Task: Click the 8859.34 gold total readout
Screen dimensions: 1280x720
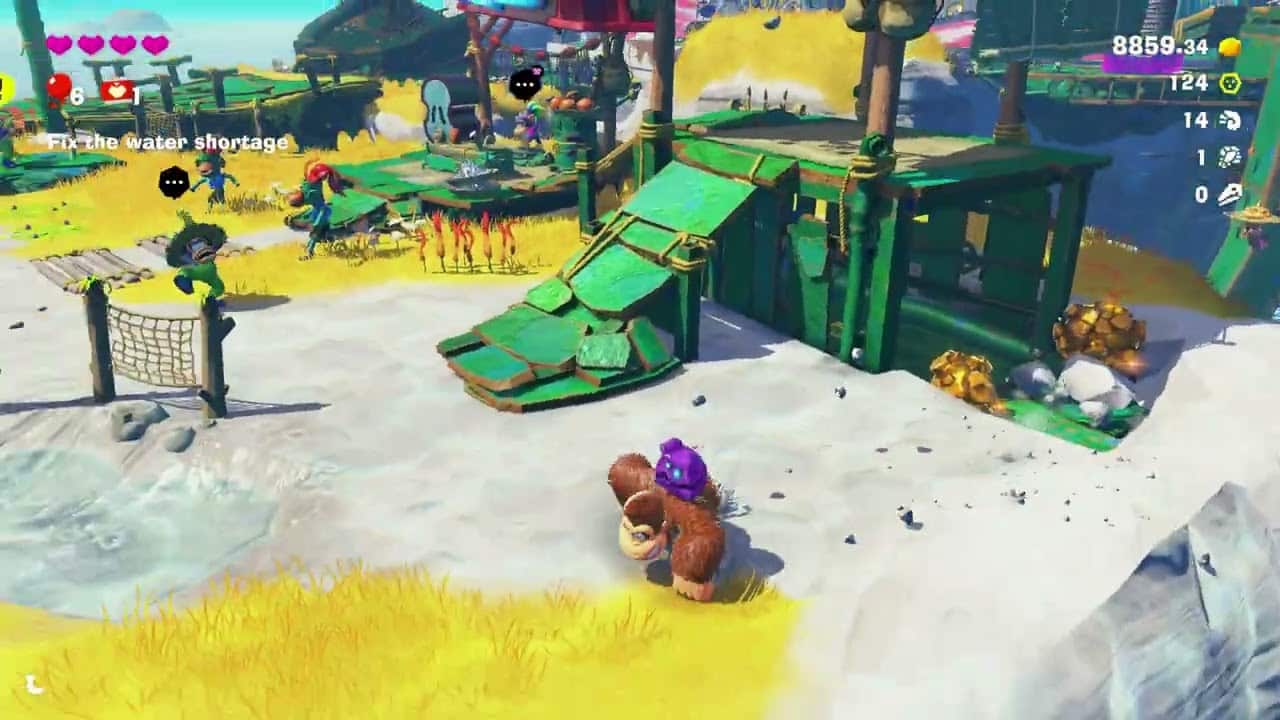Action: pyautogui.click(x=1160, y=46)
